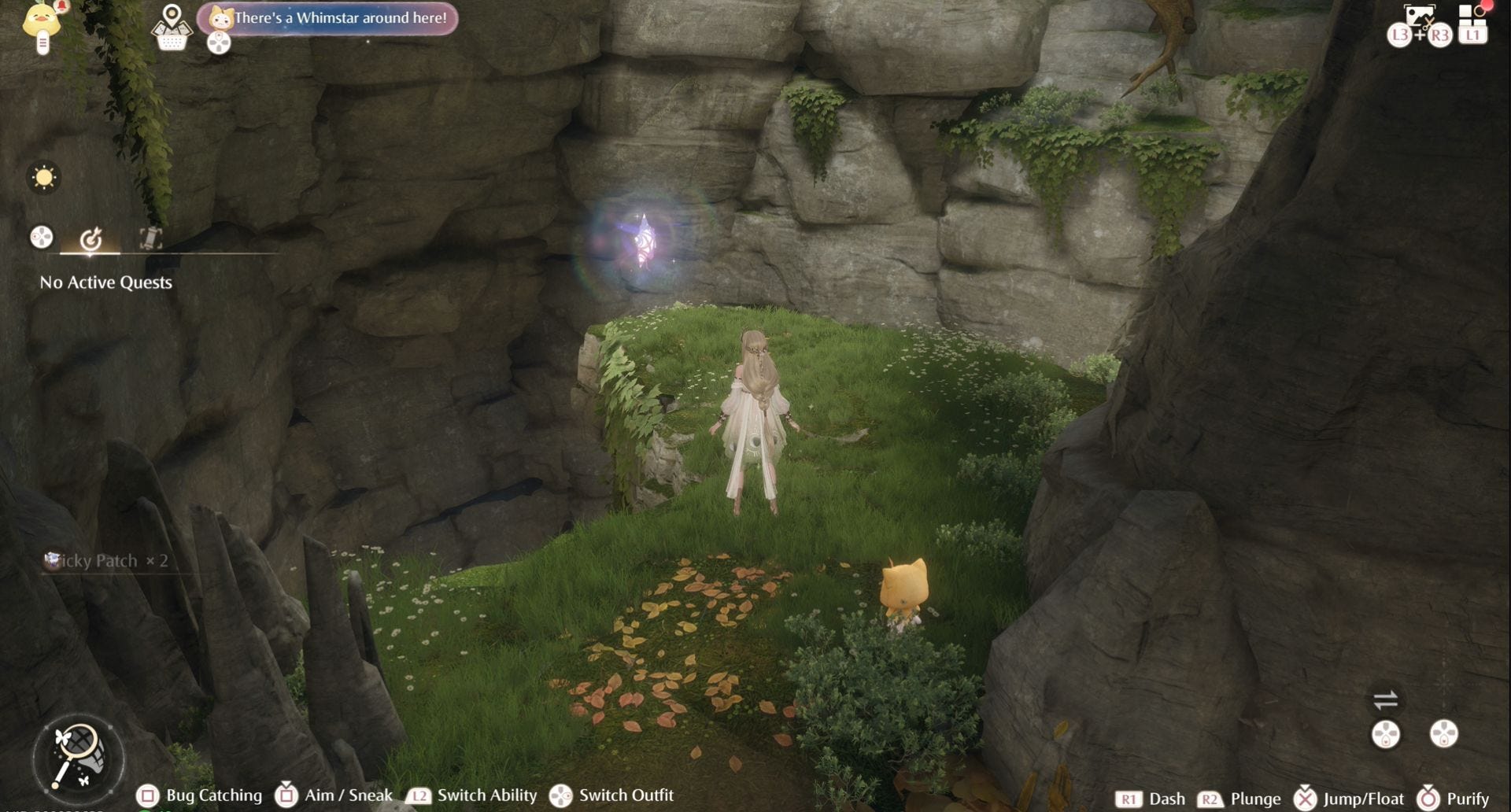
Task: Open the map pin basket icon
Action: coord(172,28)
